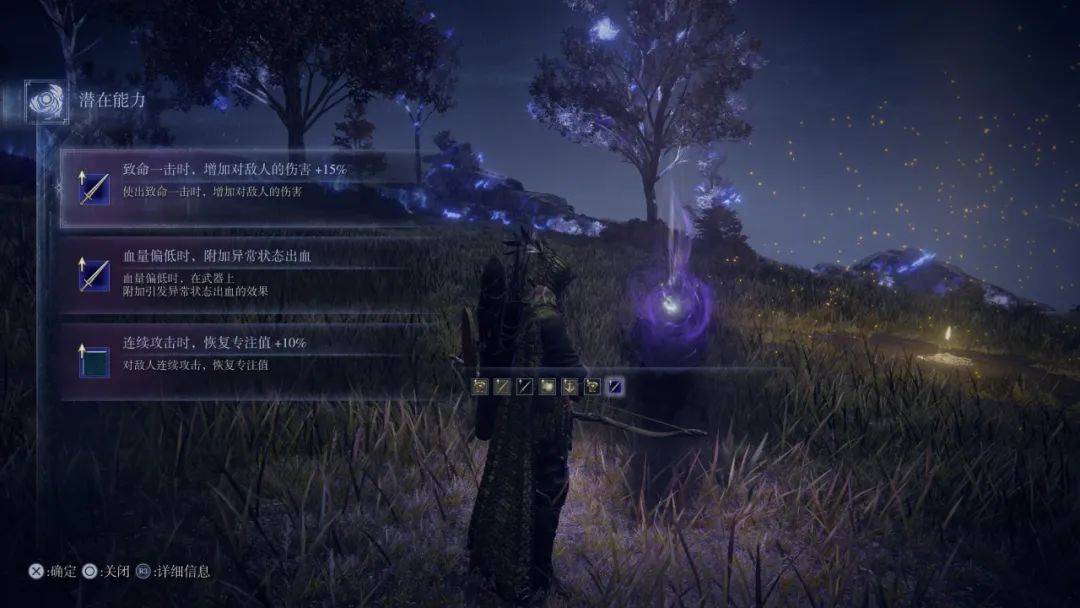Select the highlighted blue sword buff slot
Screen dimensions: 1080x608
click(616, 386)
